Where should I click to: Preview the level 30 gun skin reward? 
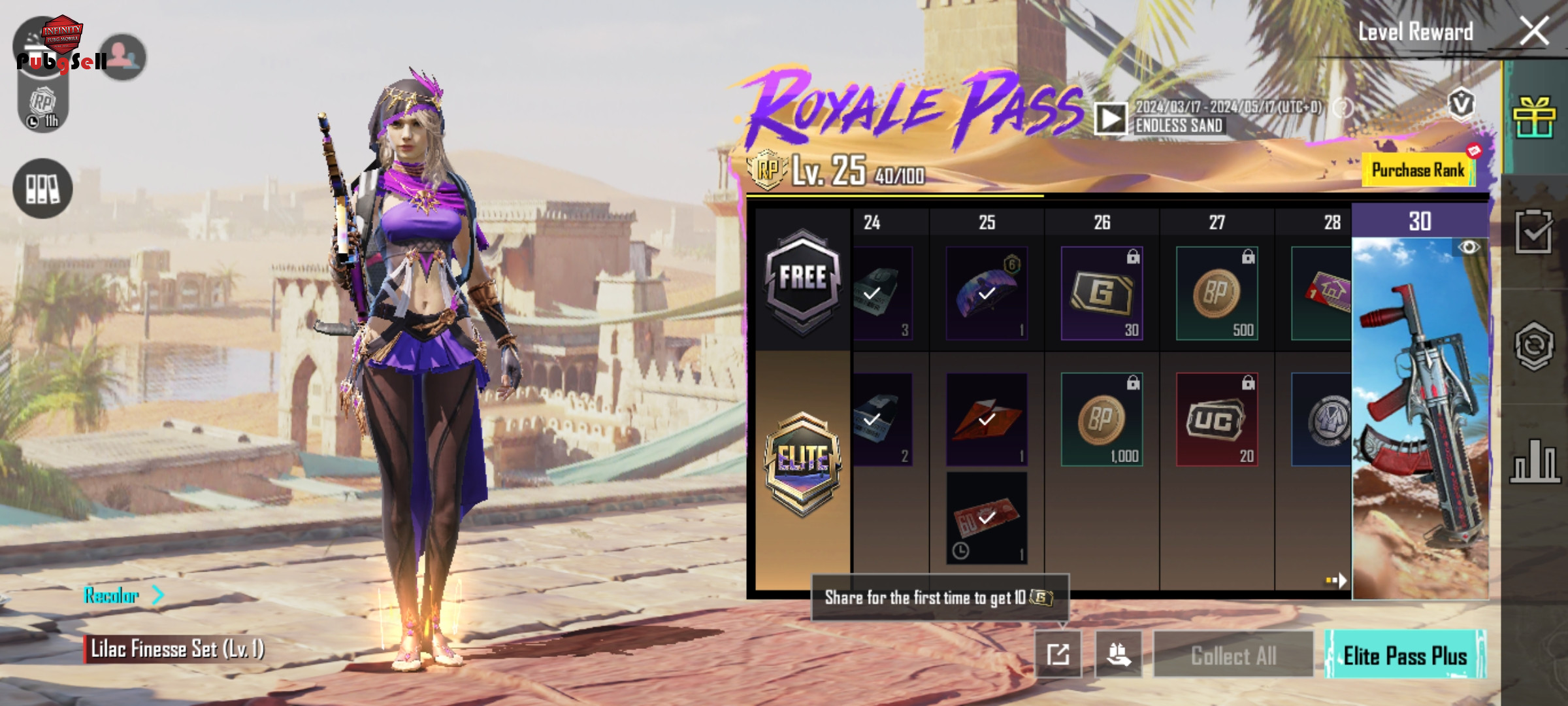click(1420, 418)
